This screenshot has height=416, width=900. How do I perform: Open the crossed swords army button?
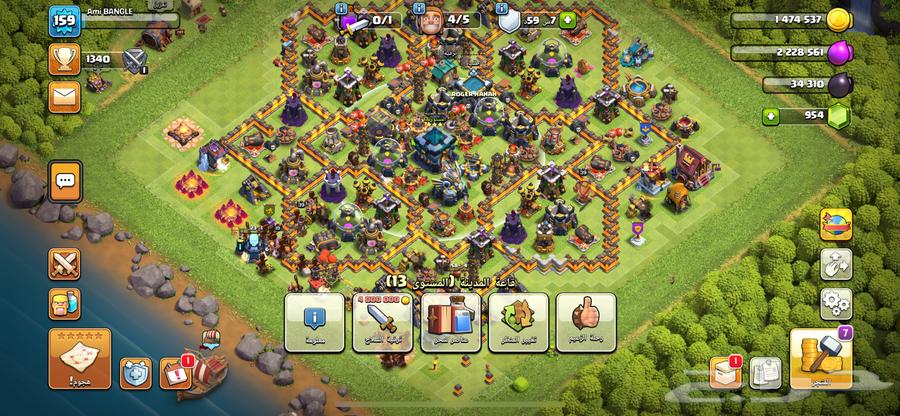[x=64, y=263]
